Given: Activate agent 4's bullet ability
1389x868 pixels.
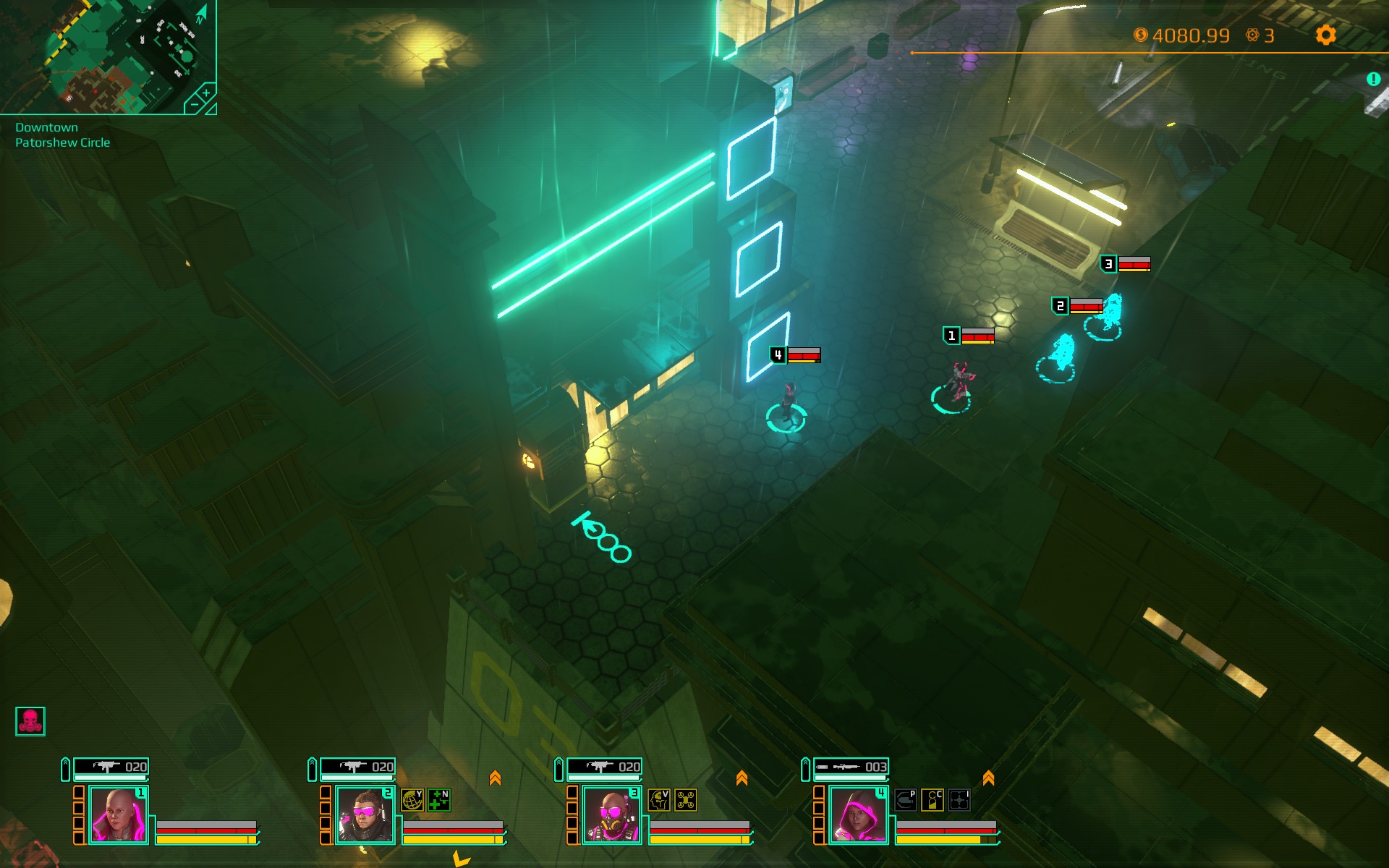Looking at the screenshot, I should click(x=905, y=800).
